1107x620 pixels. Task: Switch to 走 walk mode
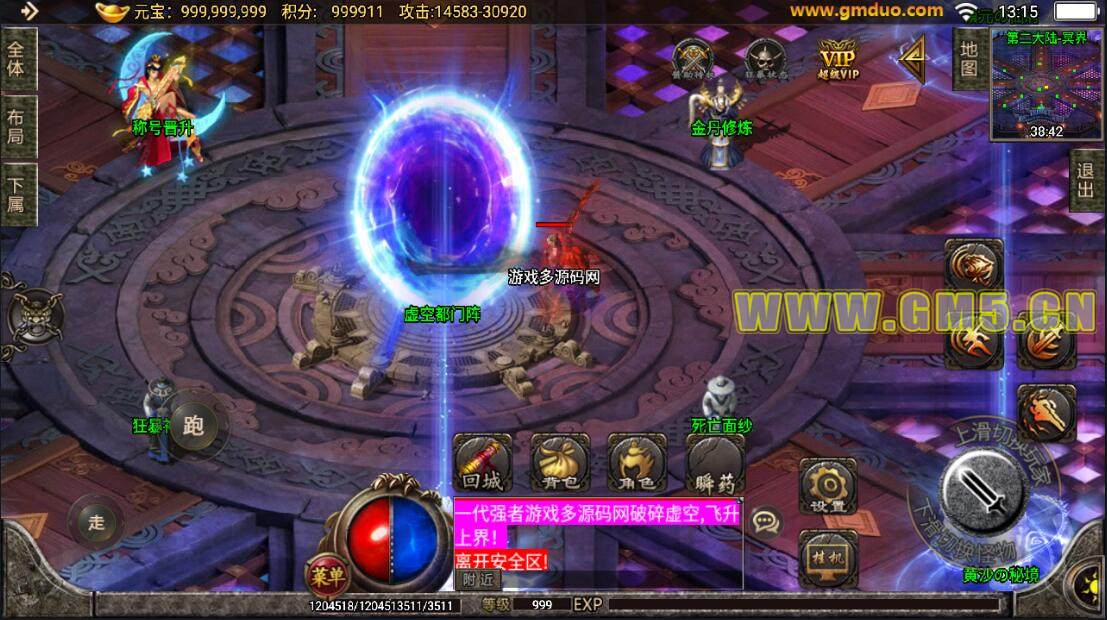[x=97, y=521]
